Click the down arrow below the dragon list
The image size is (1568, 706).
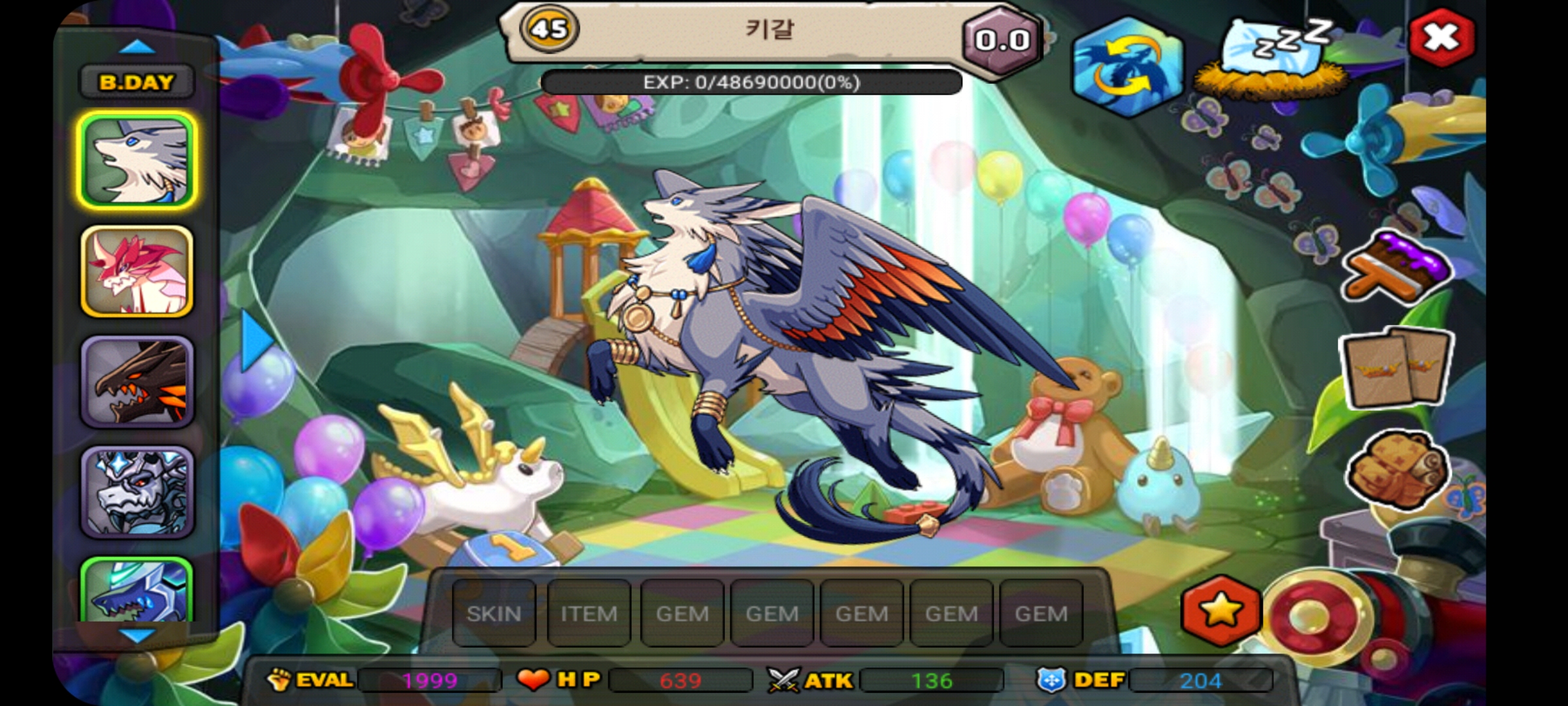[x=137, y=635]
